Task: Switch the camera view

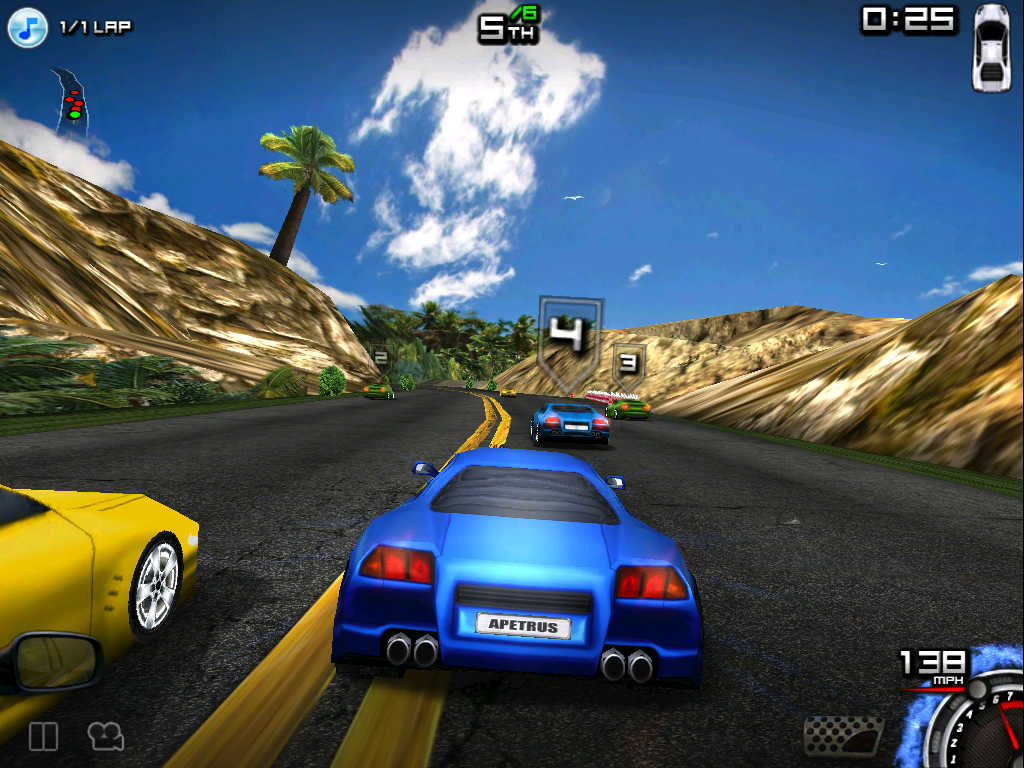Action: (x=105, y=737)
